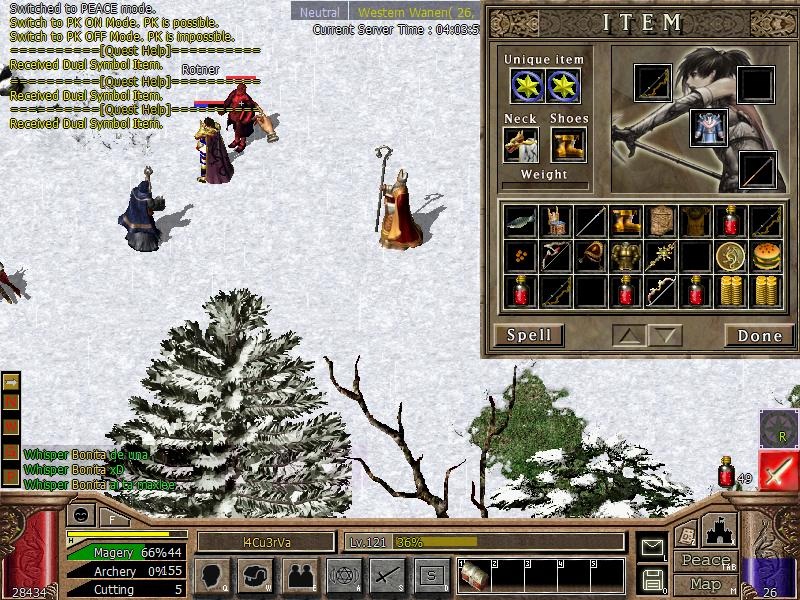Open the mail envelope icon
This screenshot has height=600, width=800.
click(x=652, y=547)
